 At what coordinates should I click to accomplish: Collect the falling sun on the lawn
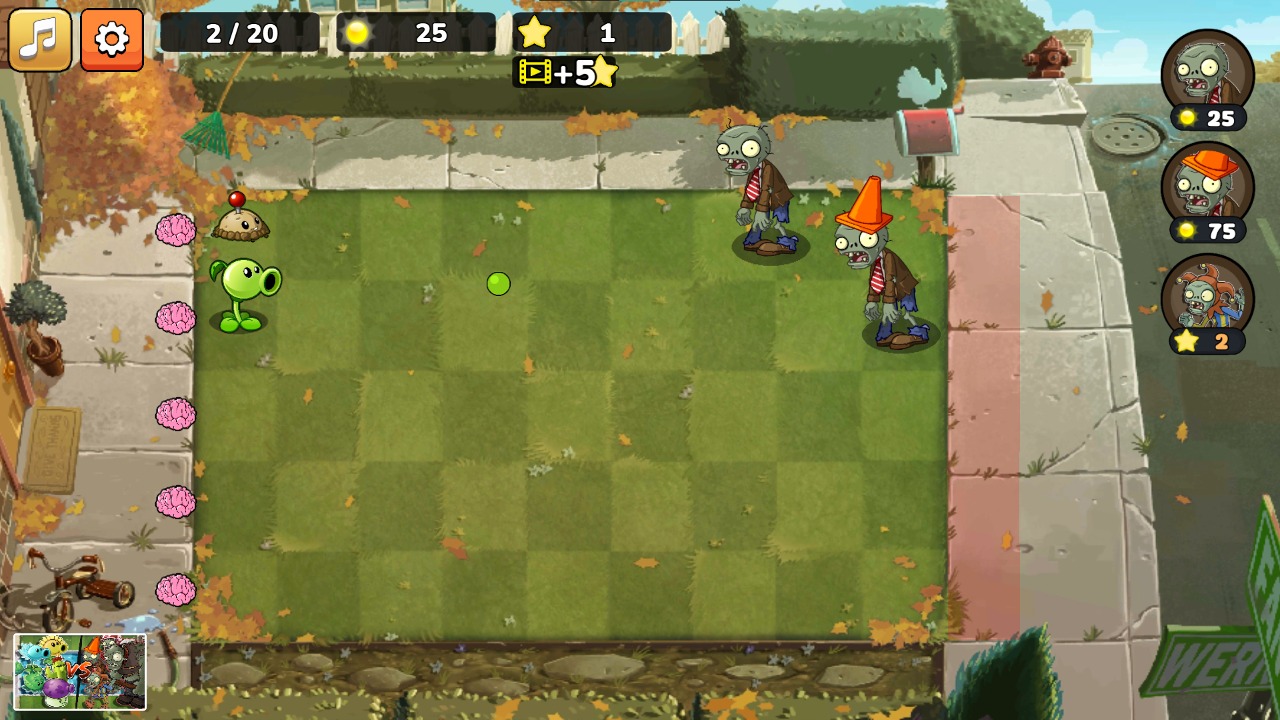coord(500,285)
